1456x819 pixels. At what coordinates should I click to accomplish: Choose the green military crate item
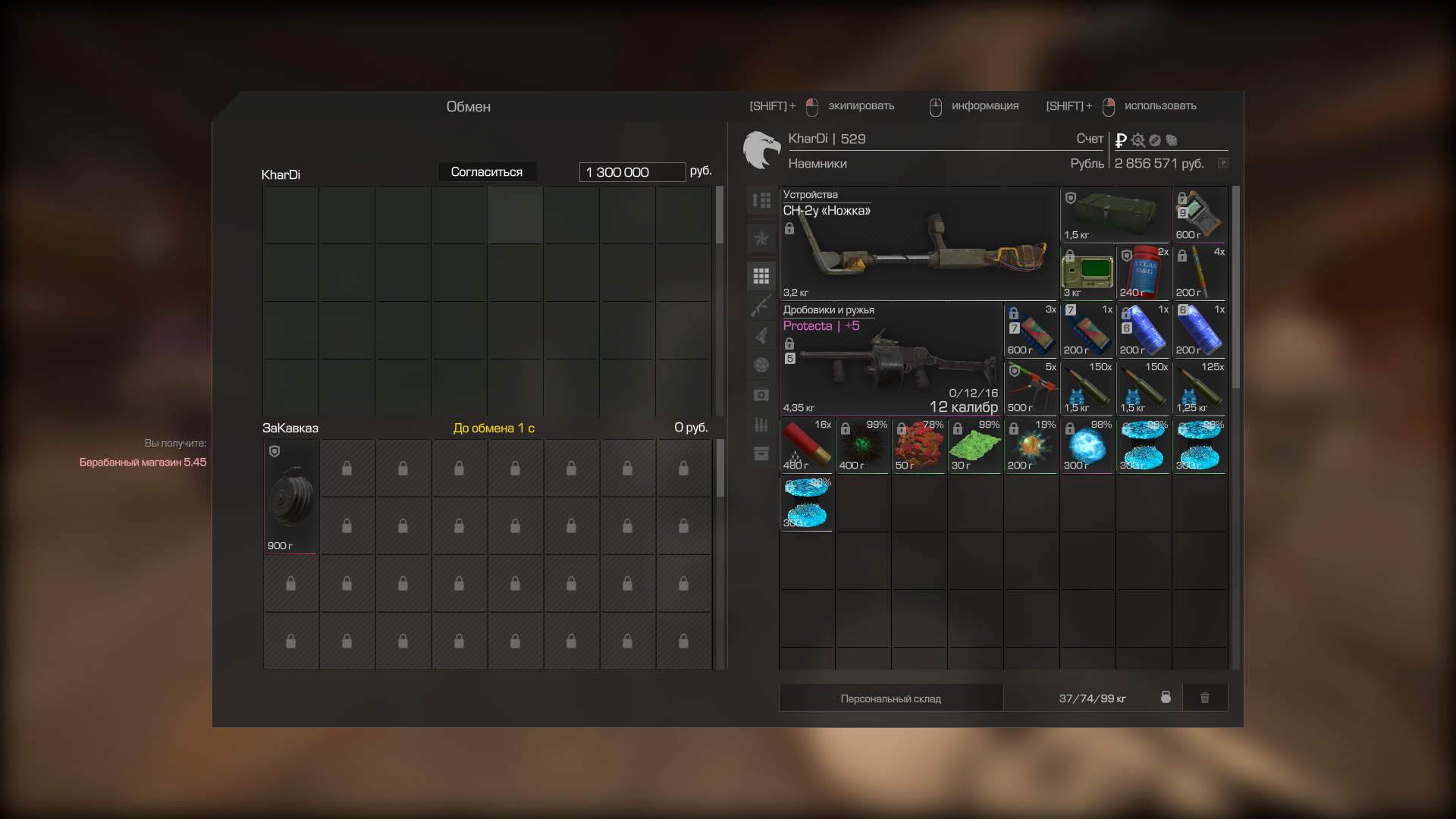pos(1116,215)
